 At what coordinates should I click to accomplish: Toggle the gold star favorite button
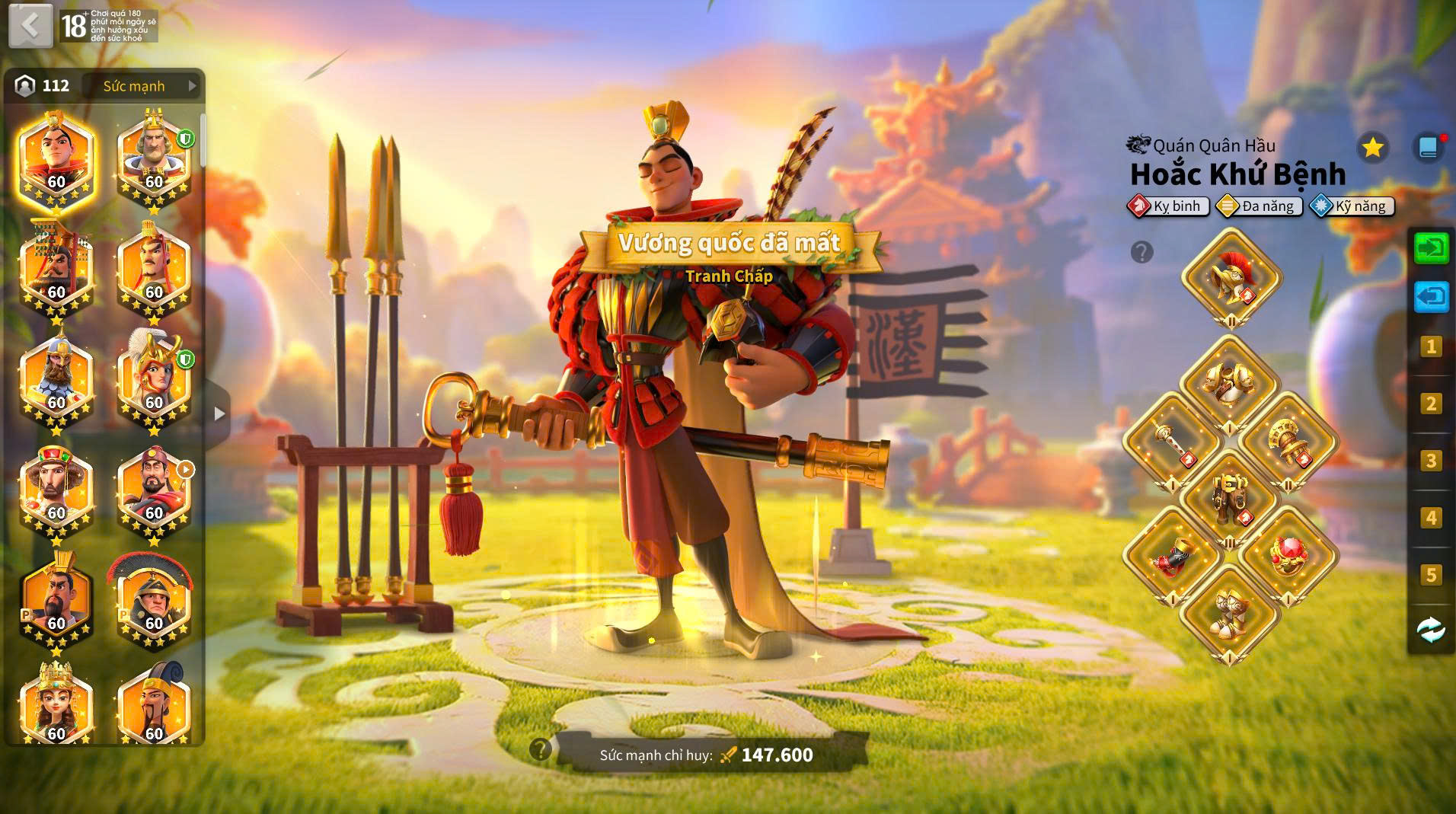point(1372,147)
